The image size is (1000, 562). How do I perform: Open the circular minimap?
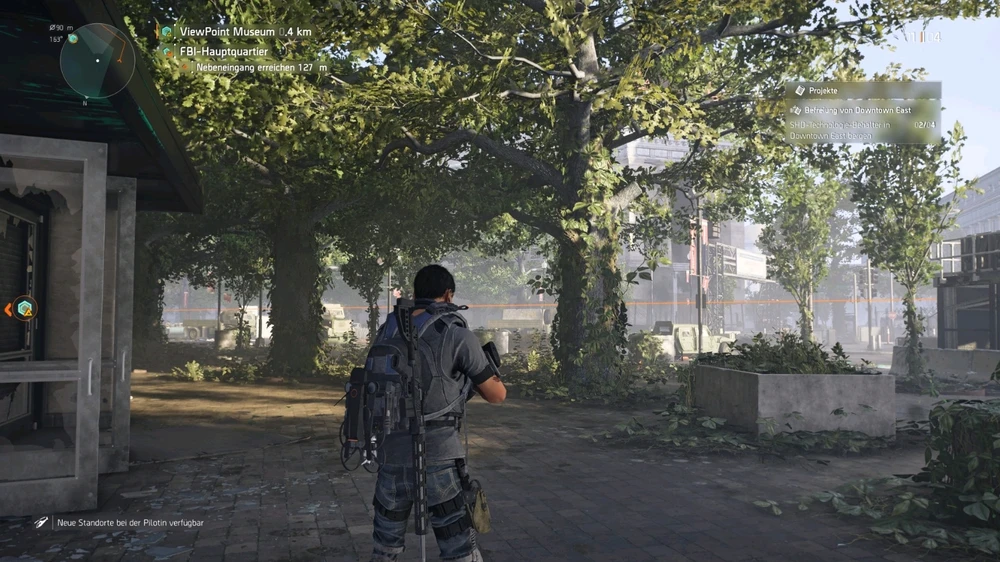97,61
